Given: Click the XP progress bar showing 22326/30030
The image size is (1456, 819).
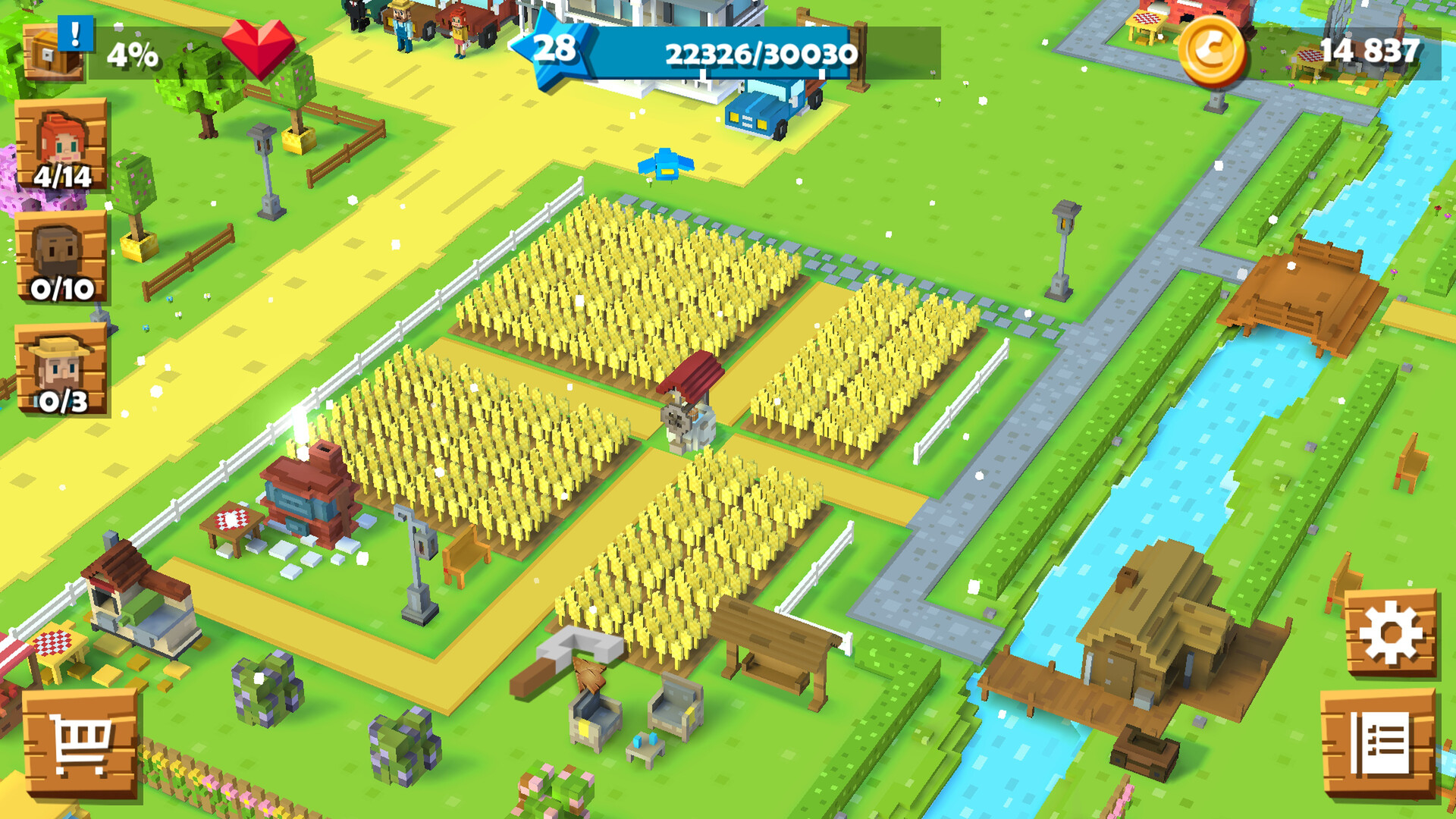Looking at the screenshot, I should click(x=758, y=53).
